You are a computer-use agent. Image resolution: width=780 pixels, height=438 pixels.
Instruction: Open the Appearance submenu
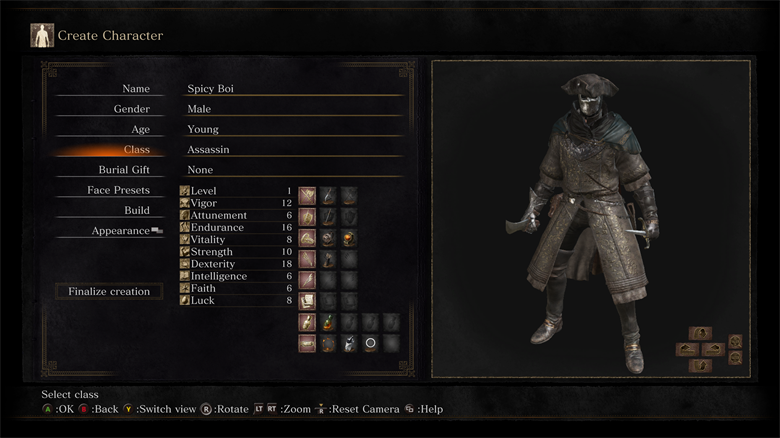click(124, 230)
